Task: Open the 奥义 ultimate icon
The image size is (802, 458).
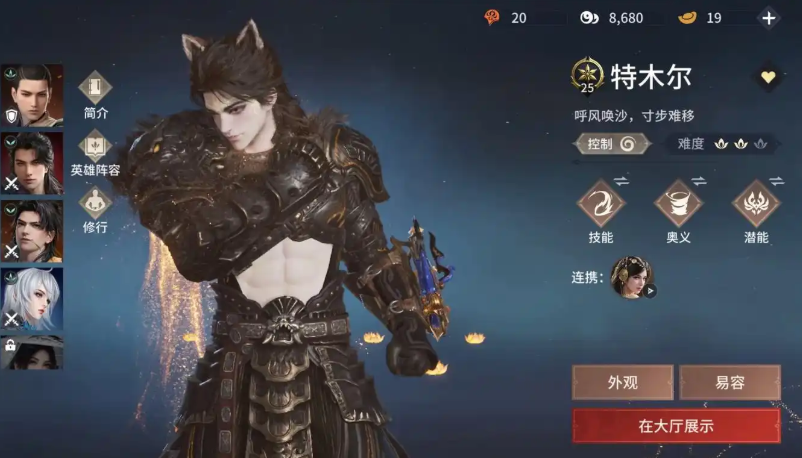Action: pos(679,205)
